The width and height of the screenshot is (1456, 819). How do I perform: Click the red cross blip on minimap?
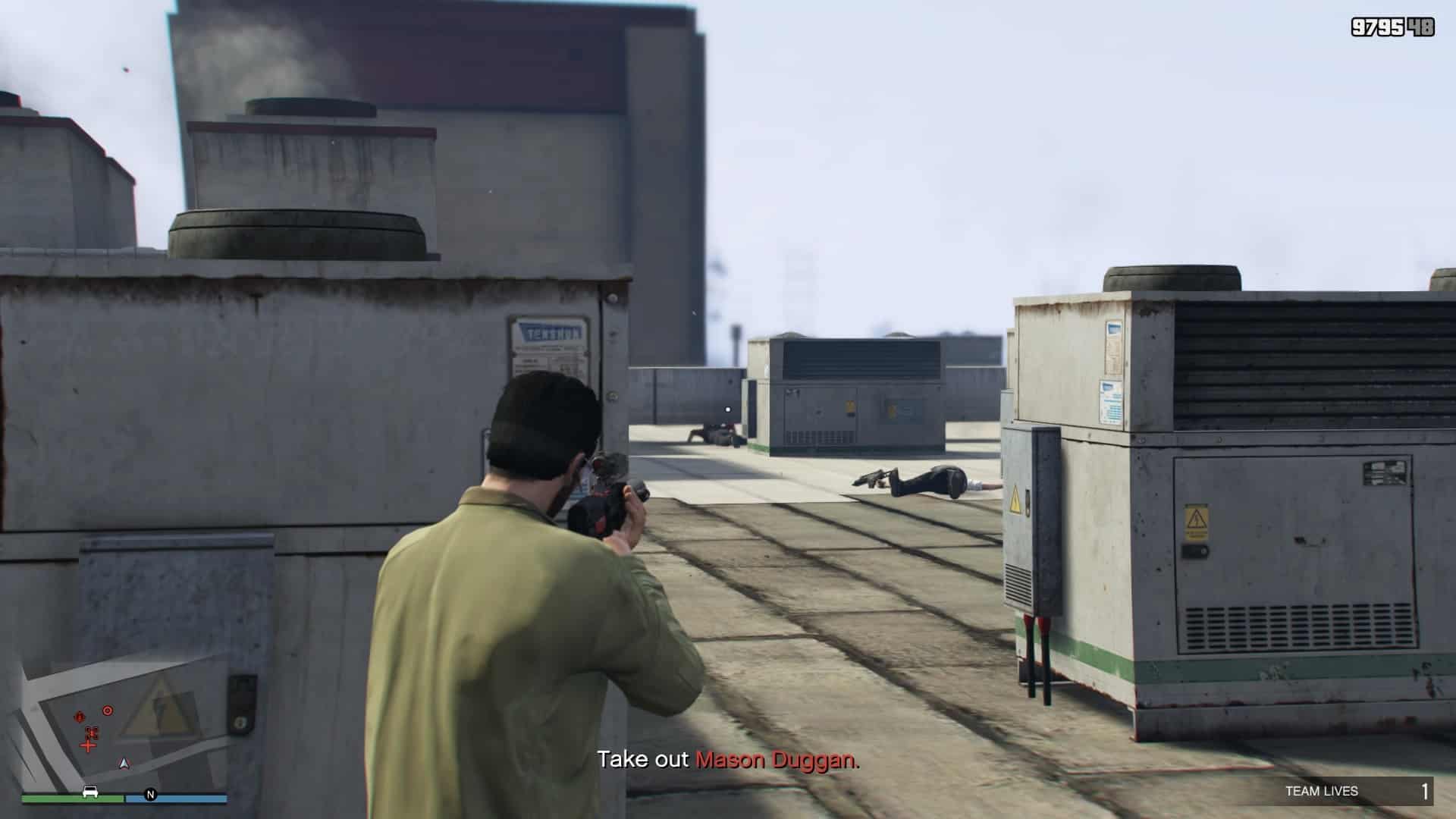point(89,746)
